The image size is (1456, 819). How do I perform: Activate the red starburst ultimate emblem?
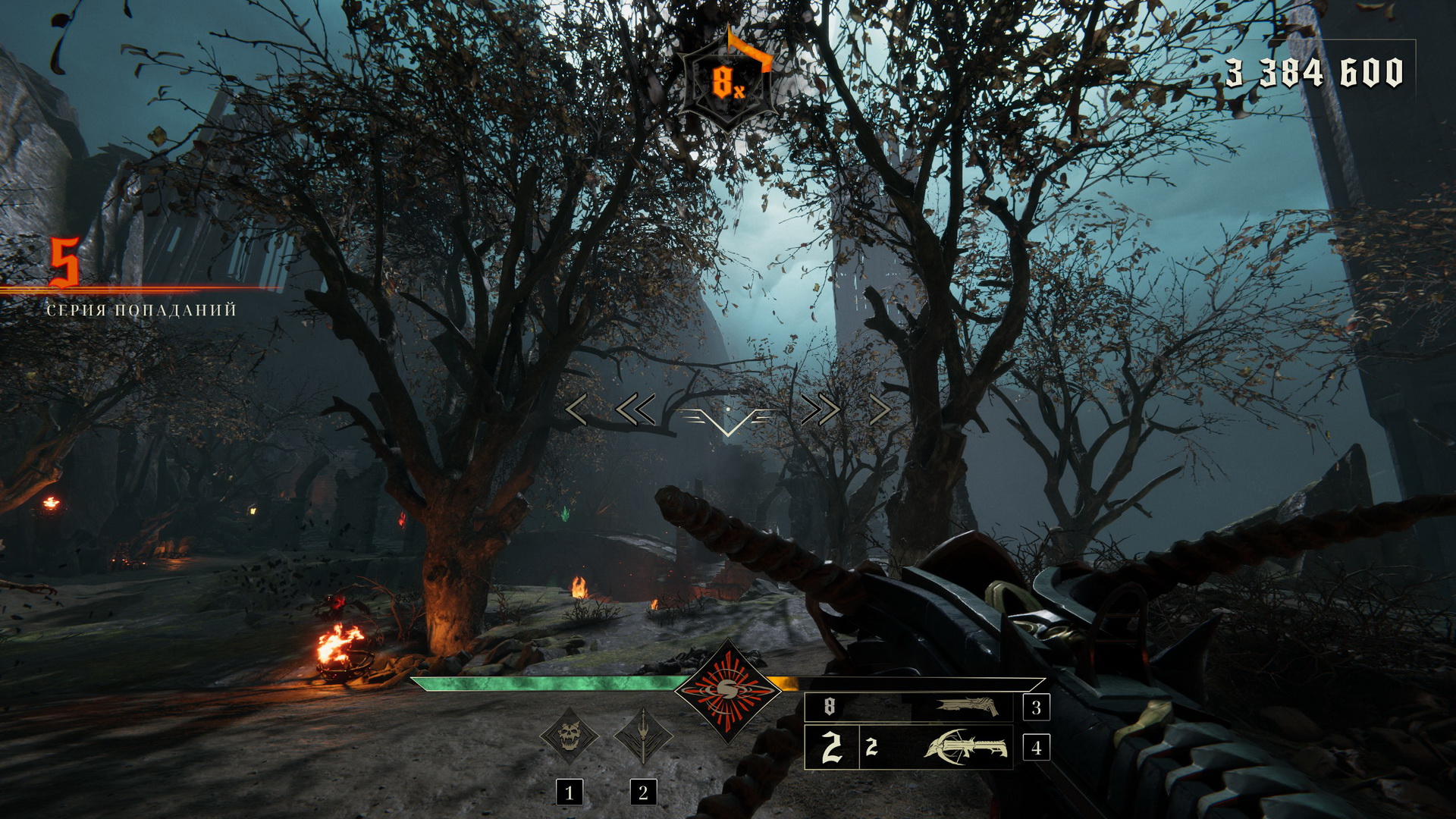point(727,689)
